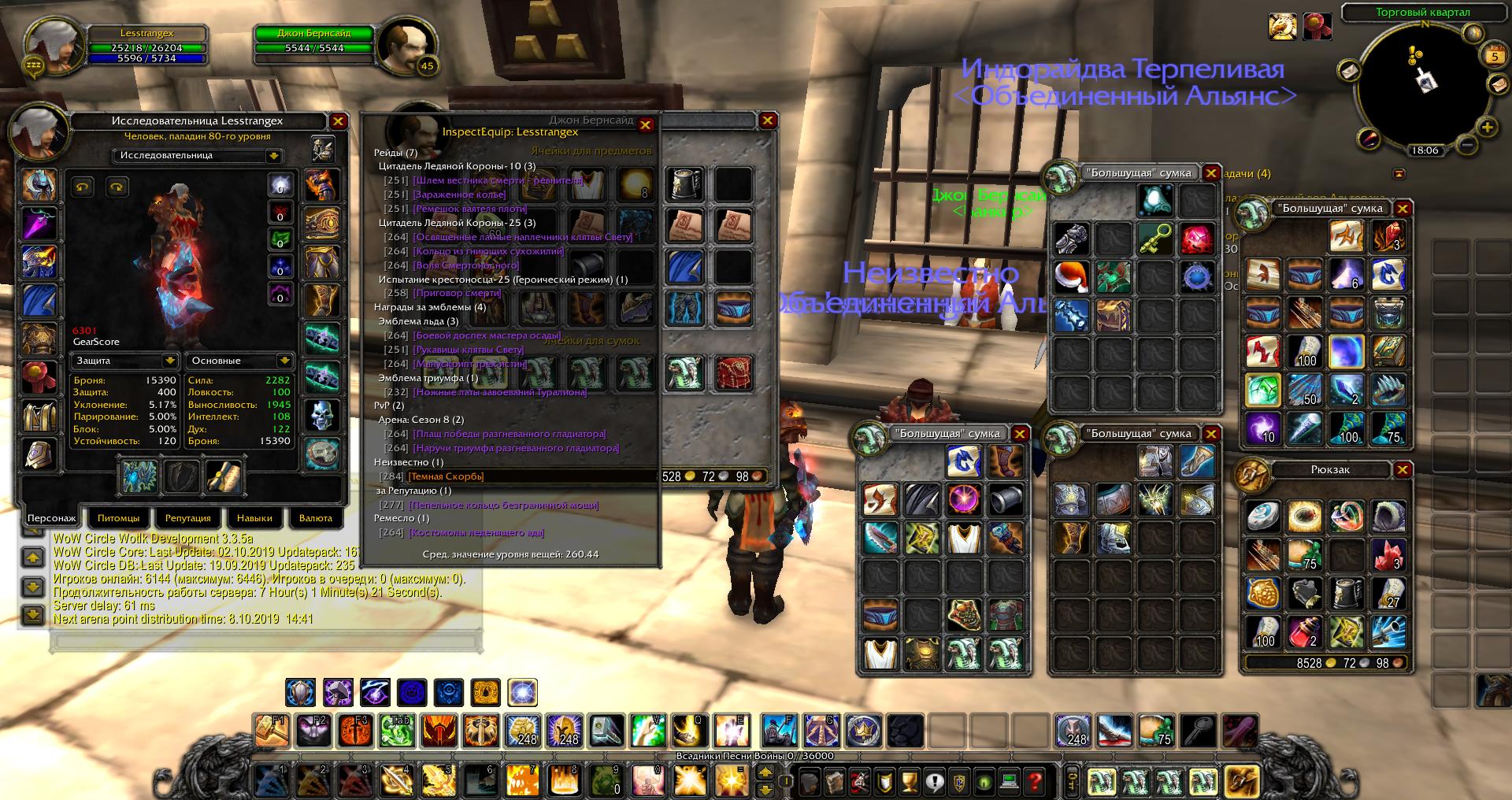Close the Рюкзак backpack window
Viewport: 1512px width, 800px height.
[1403, 470]
